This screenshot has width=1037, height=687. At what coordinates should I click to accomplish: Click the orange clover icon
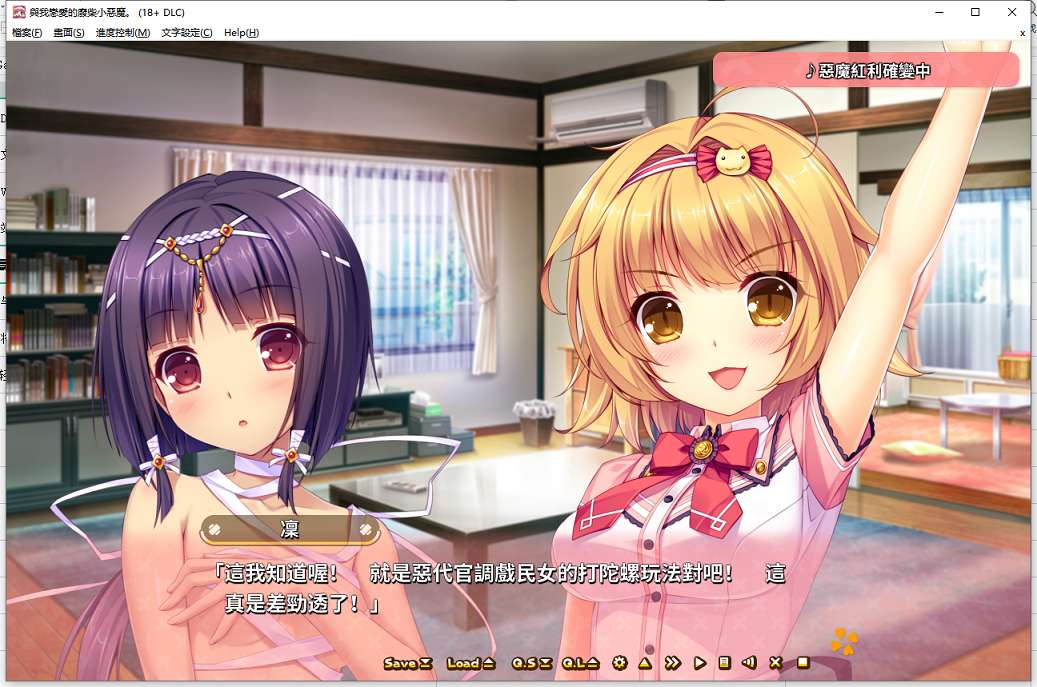(x=844, y=640)
